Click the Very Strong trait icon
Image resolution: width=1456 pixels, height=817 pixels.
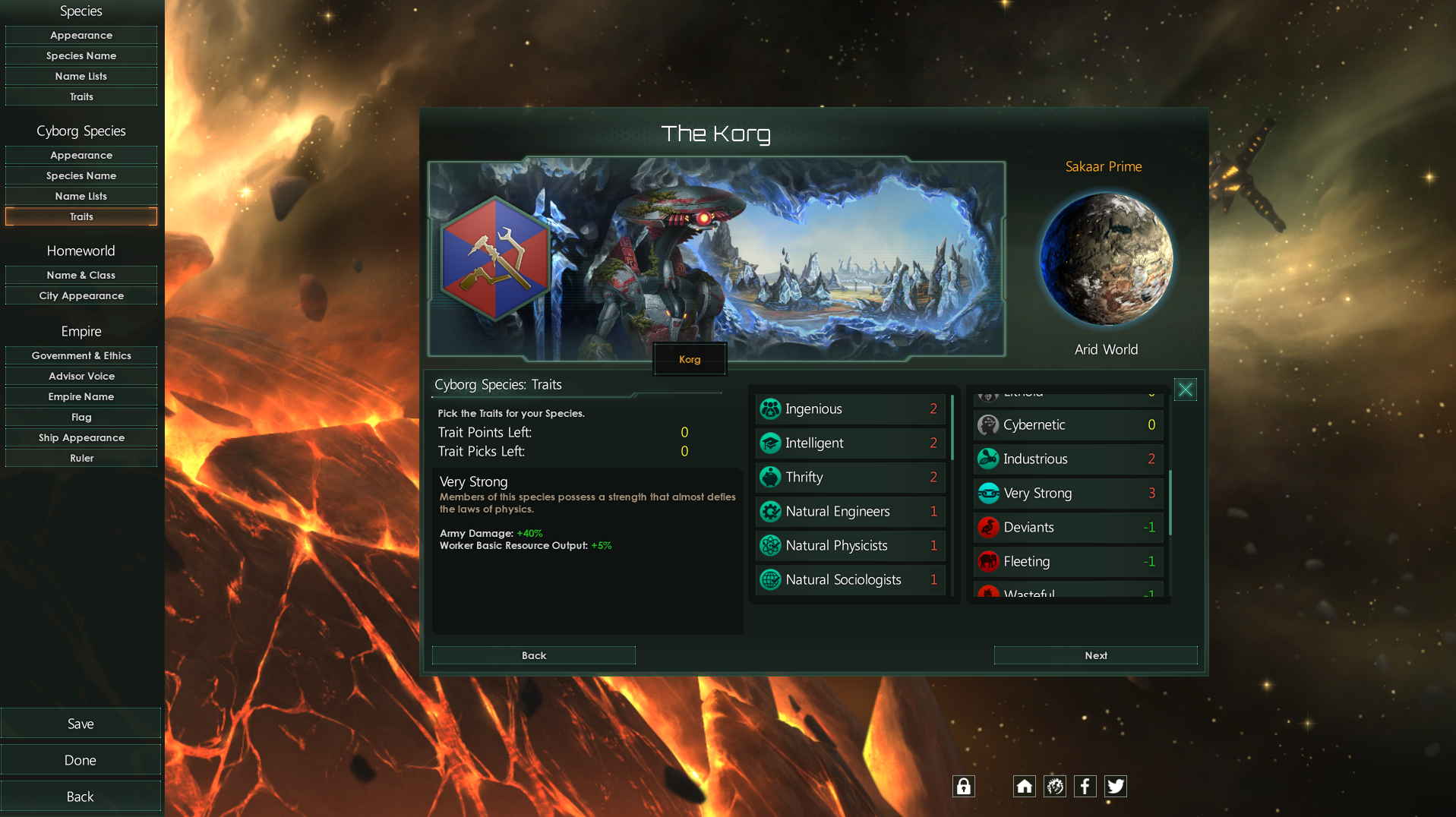[987, 493]
